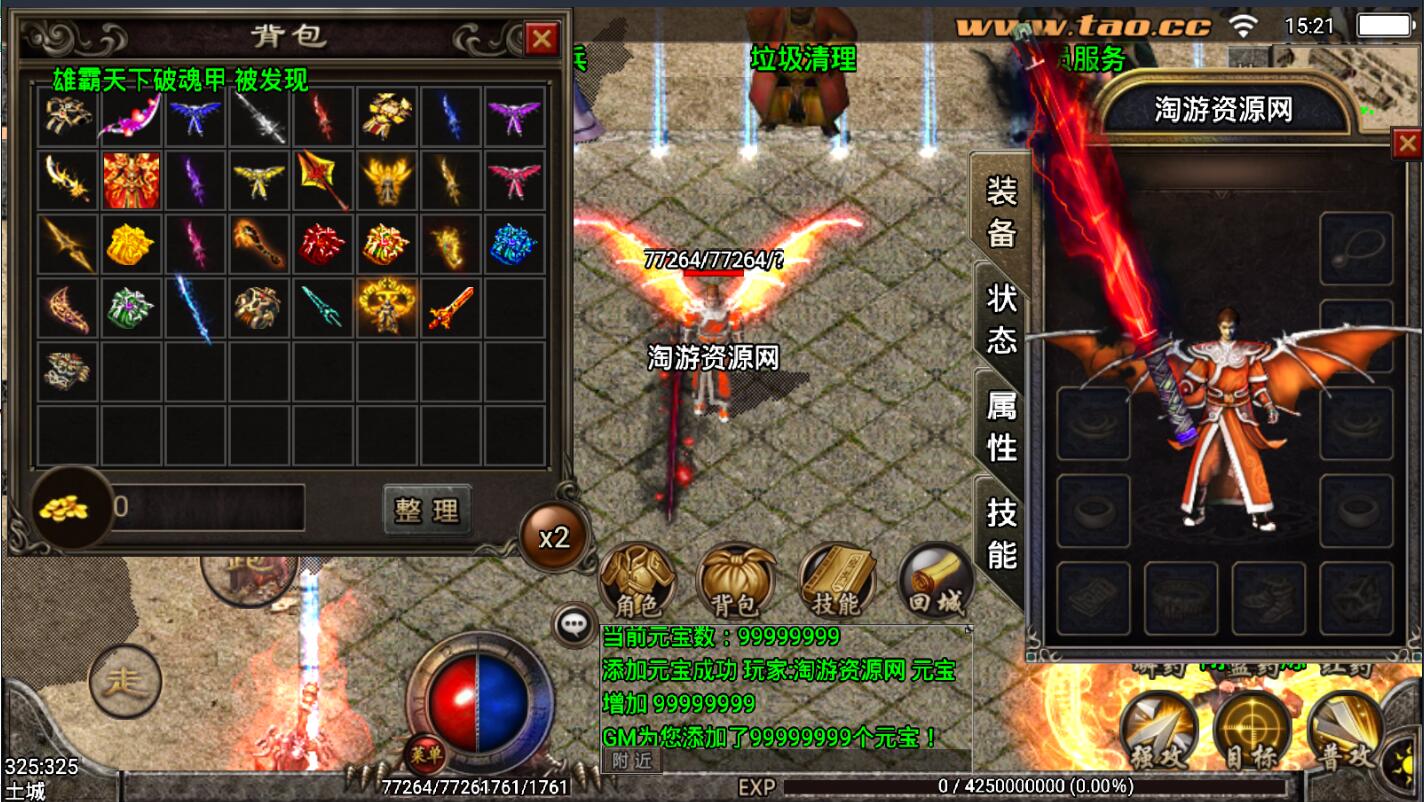1424x802 pixels.
Task: Open the 技能 skill book icon
Action: point(836,582)
